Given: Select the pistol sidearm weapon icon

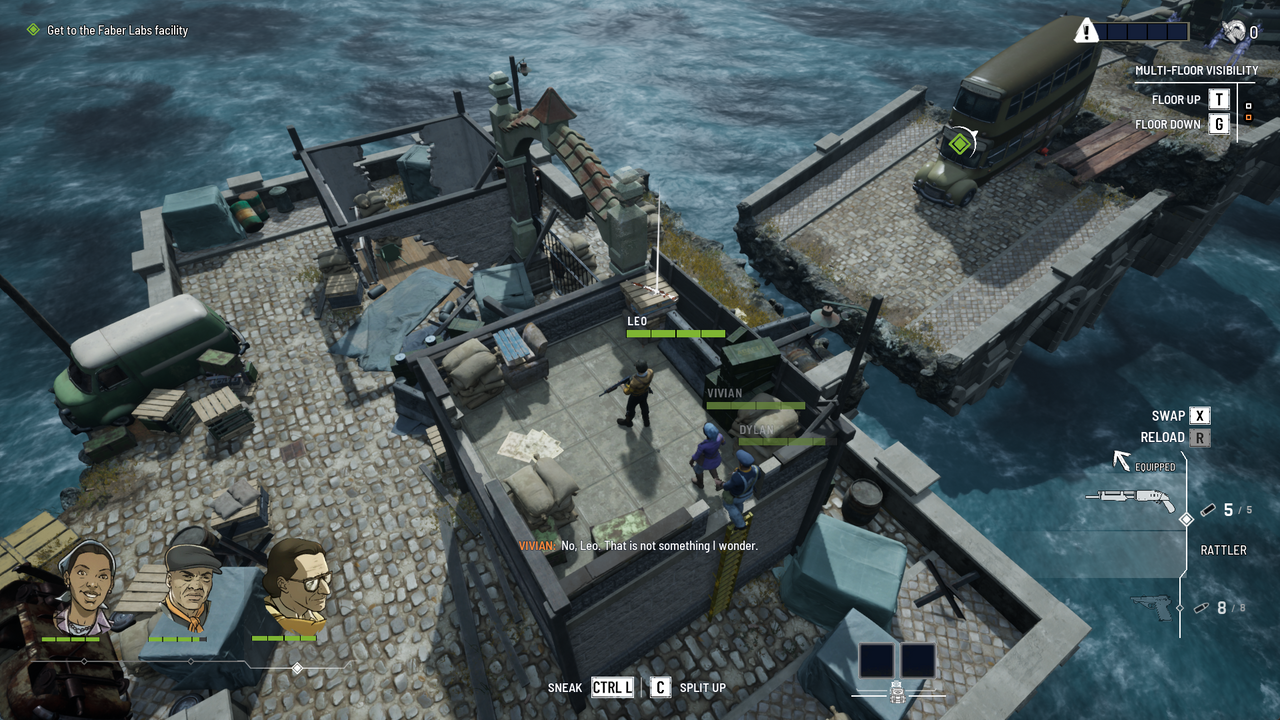Looking at the screenshot, I should pos(1150,607).
